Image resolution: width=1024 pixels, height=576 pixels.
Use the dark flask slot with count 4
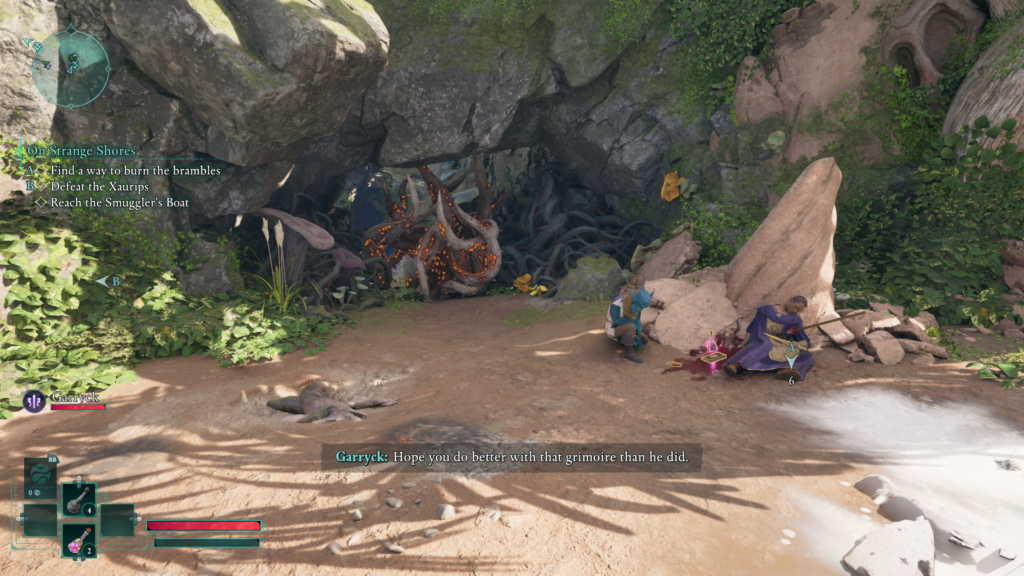click(x=79, y=499)
